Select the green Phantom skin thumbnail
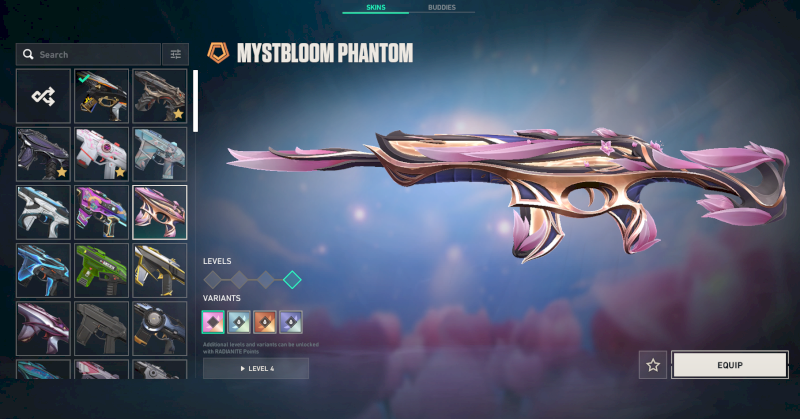Screen dimensions: 800x419 click(x=101, y=270)
